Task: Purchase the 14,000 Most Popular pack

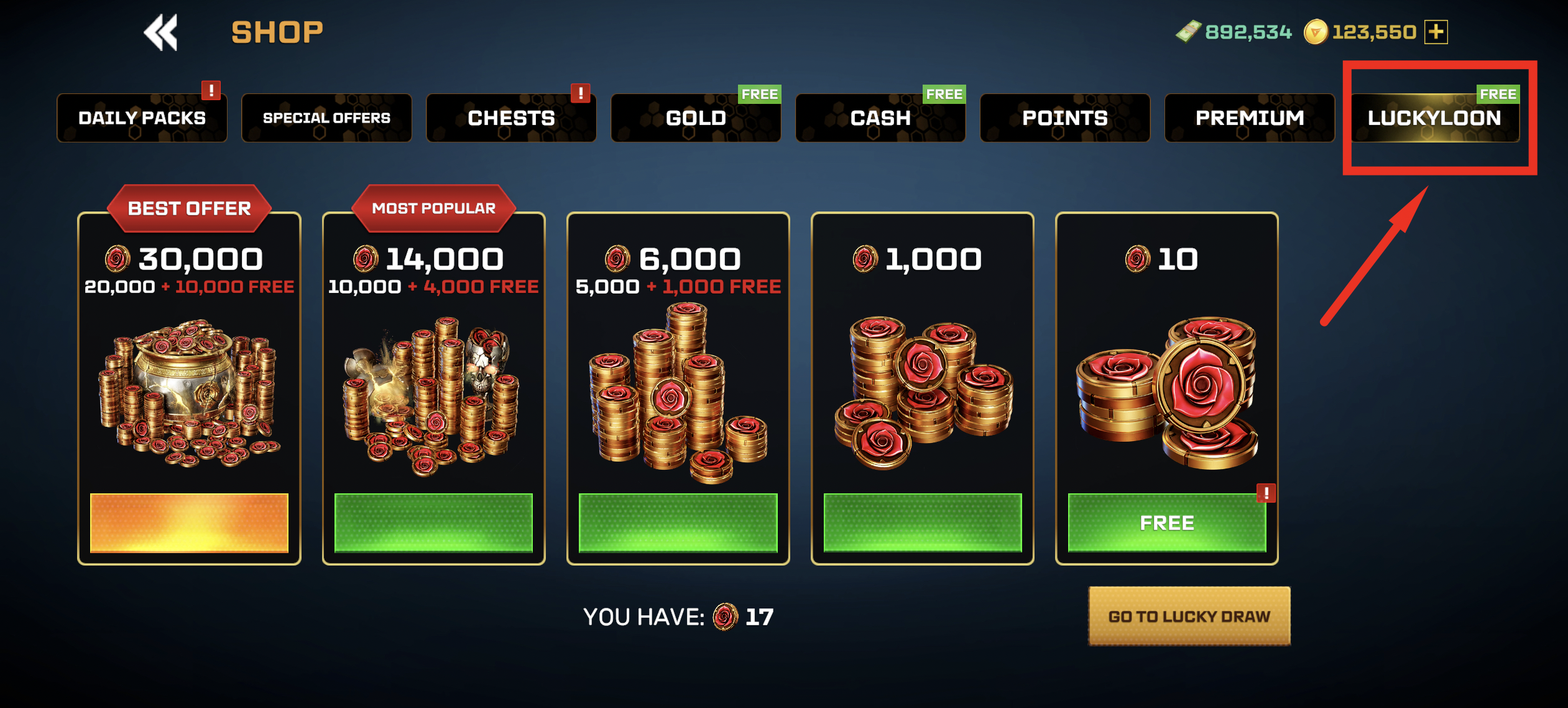Action: (x=433, y=523)
